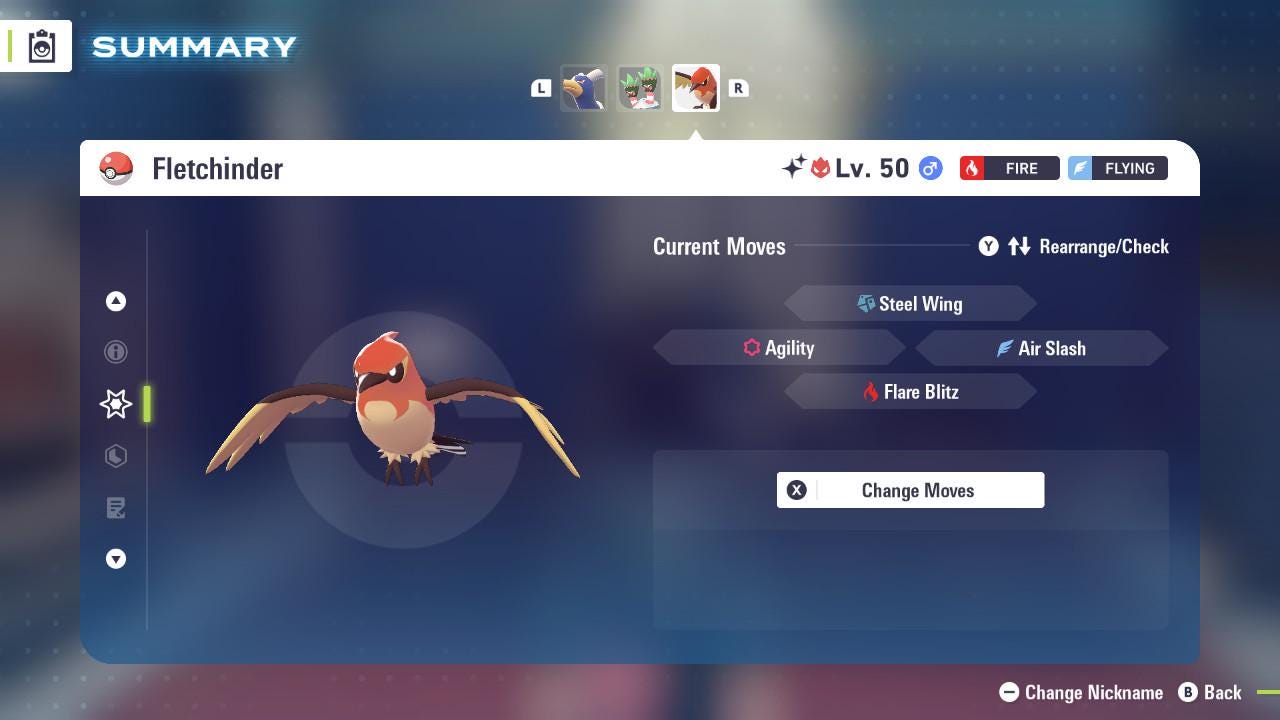Activate Rearrange/Check with the Y arrows icon
This screenshot has width=1280, height=720.
(1019, 246)
